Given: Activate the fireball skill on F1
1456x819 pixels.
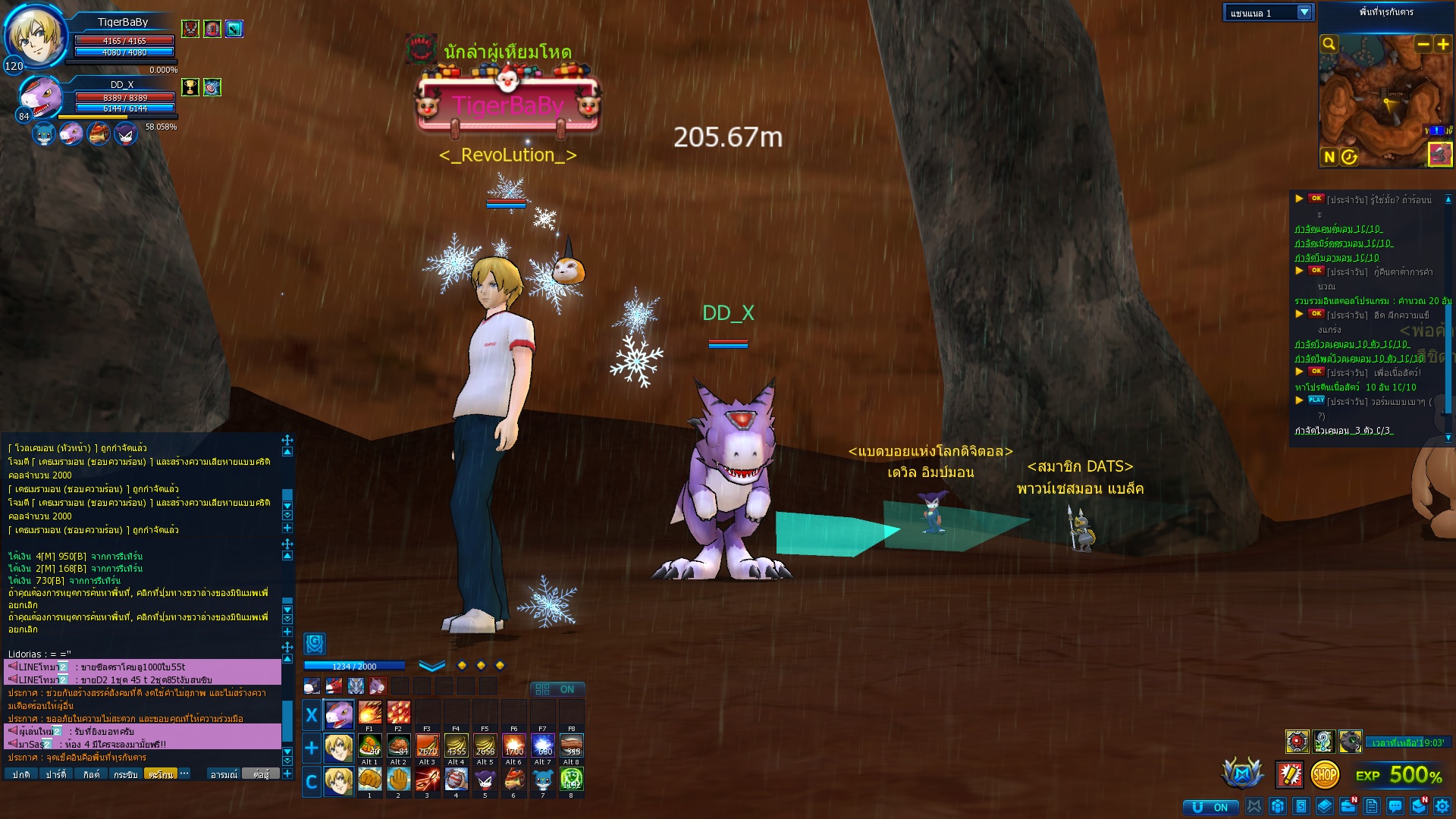Looking at the screenshot, I should click(369, 713).
